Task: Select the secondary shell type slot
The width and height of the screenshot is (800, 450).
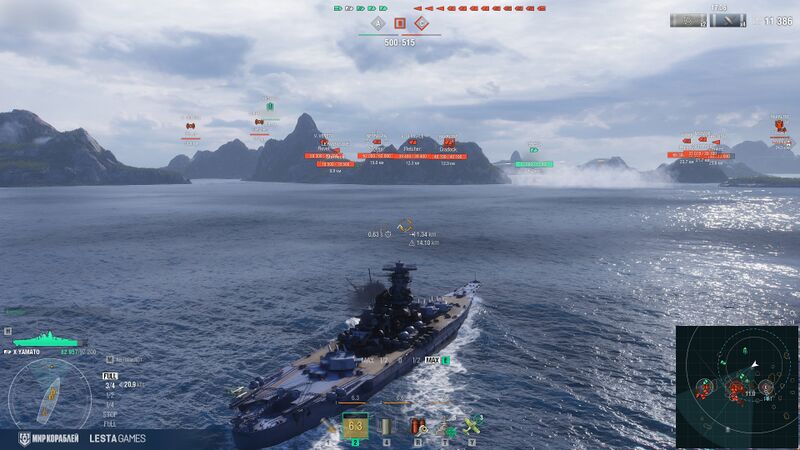Action: [x=386, y=427]
